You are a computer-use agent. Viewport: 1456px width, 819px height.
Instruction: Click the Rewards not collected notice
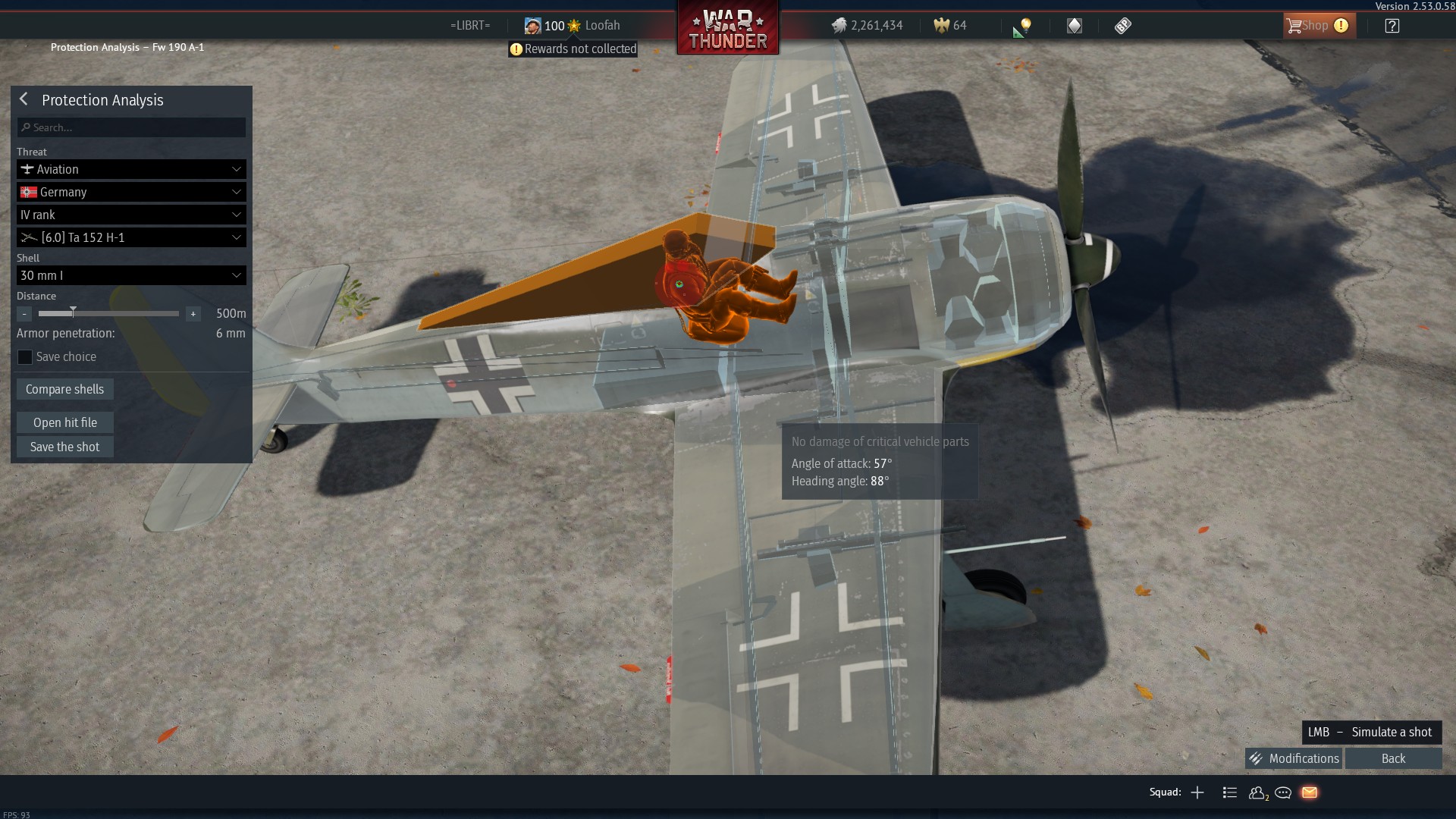coord(573,49)
